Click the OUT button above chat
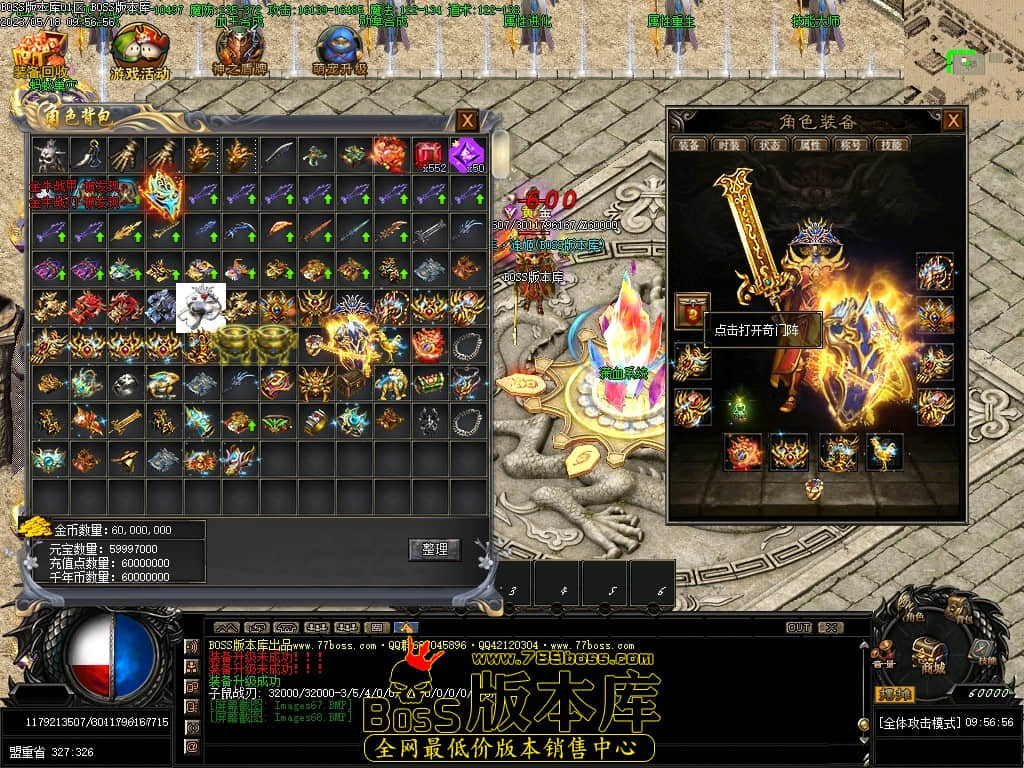1024x768 pixels. 798,628
